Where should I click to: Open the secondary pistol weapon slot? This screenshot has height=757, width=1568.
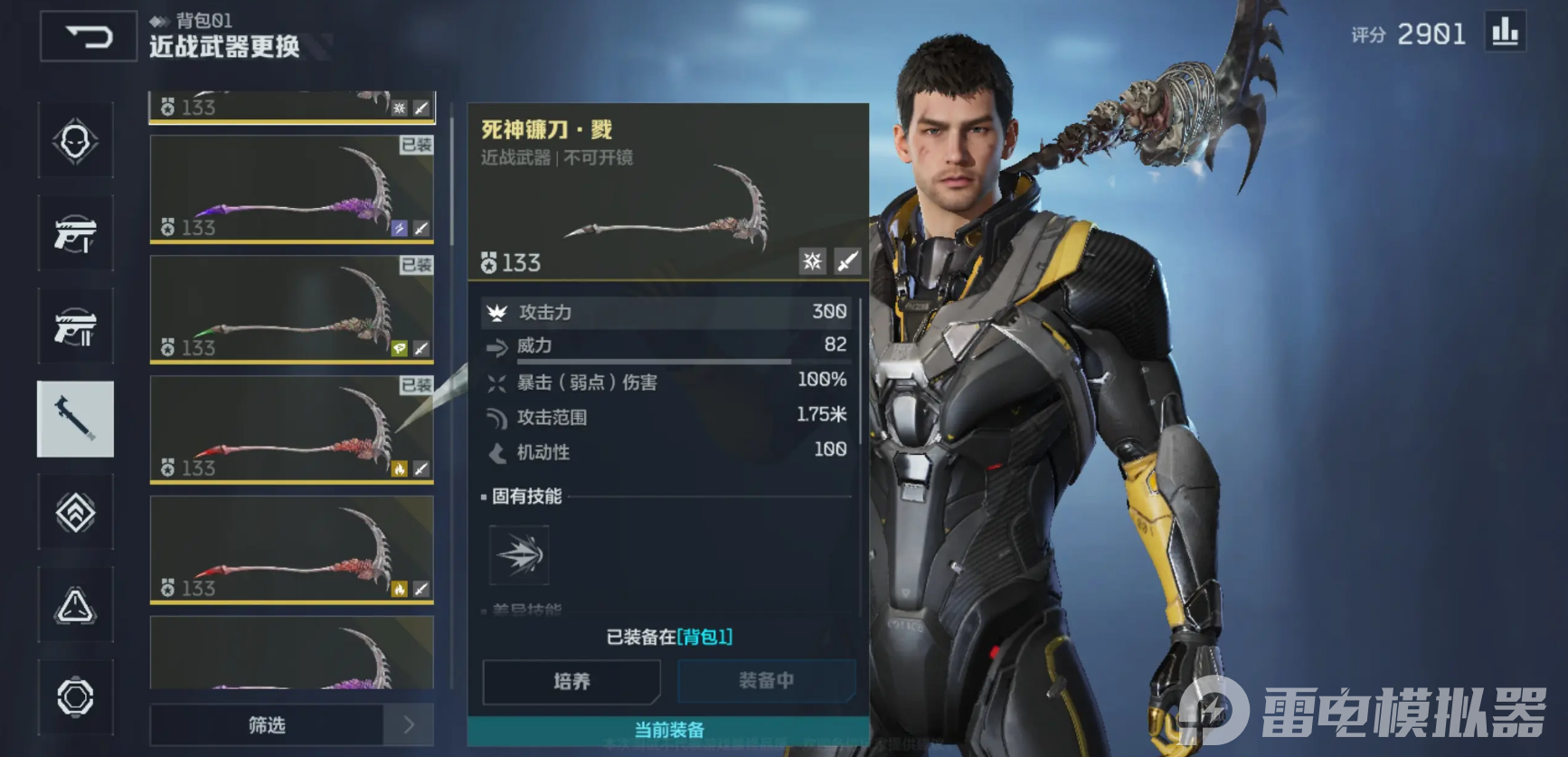(76, 324)
